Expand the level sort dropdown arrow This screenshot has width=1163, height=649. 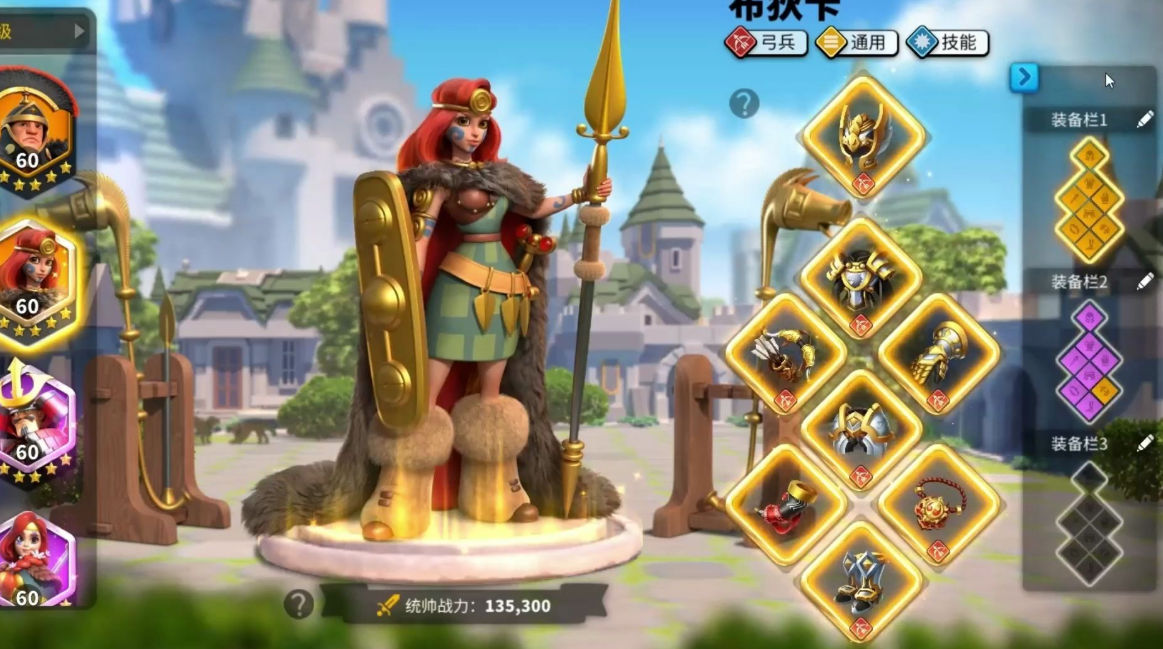point(80,31)
